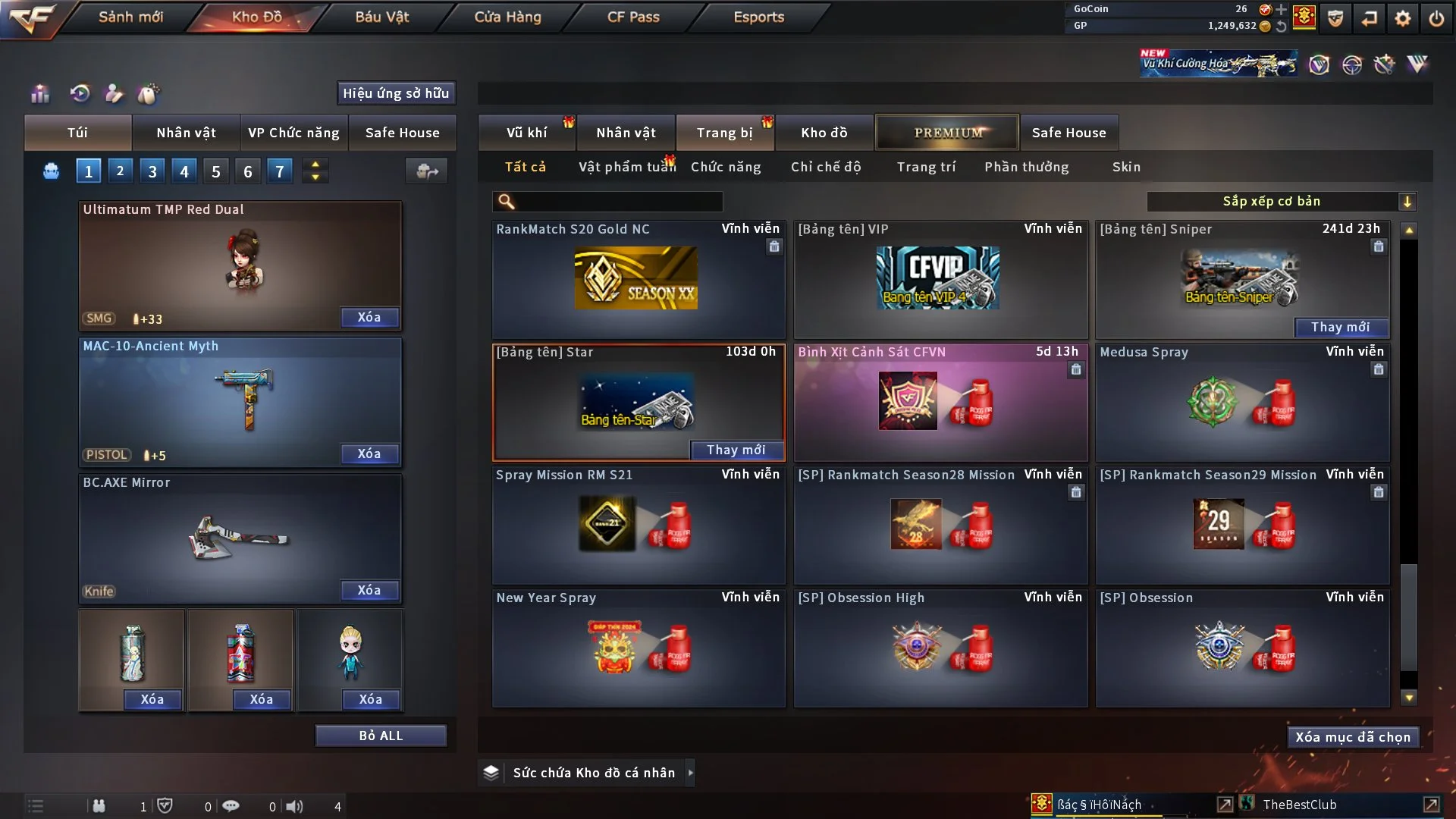Open the dog tag collection icon
1456x819 pixels.
(x=149, y=93)
